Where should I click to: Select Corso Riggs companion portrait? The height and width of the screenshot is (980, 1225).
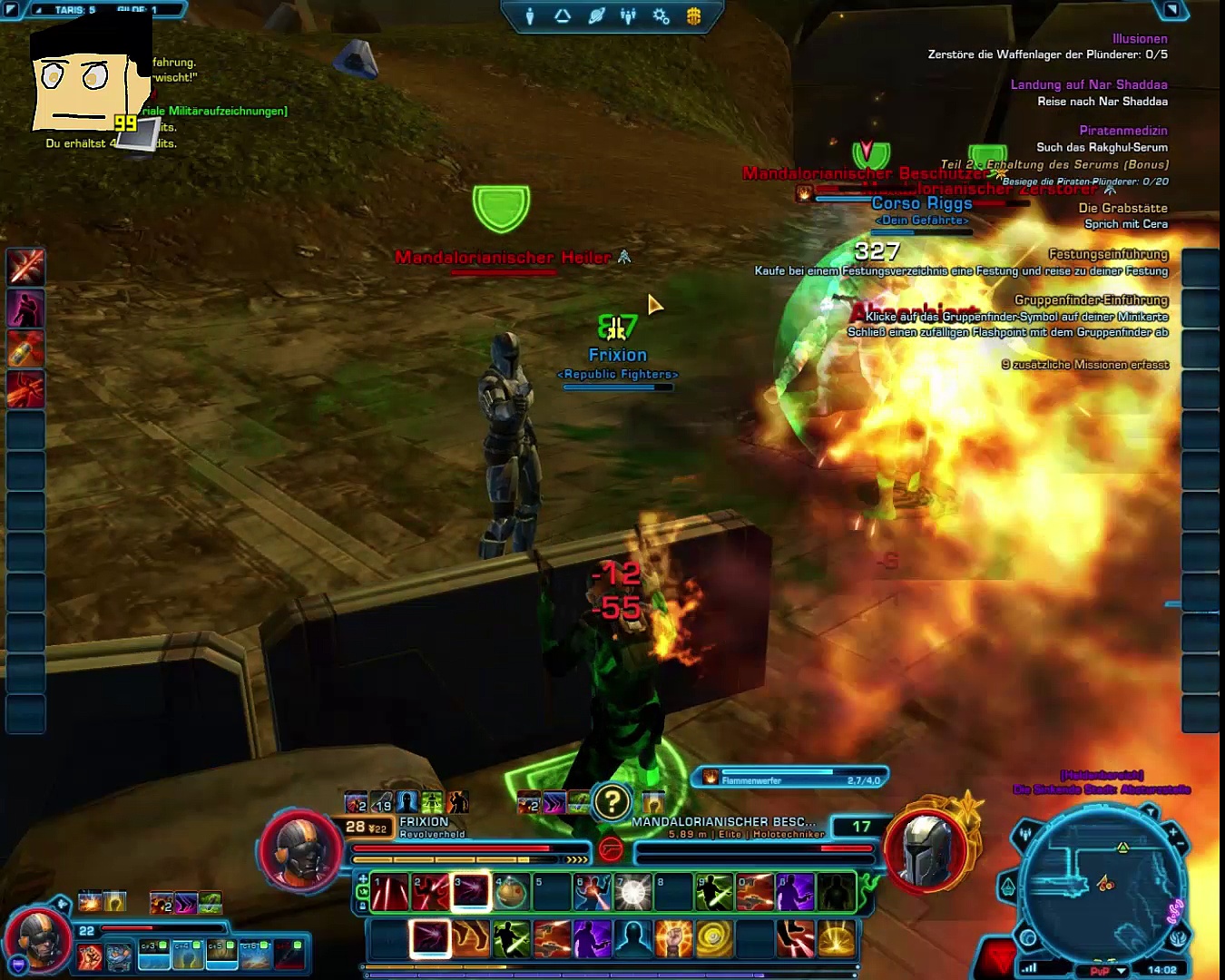click(39, 939)
